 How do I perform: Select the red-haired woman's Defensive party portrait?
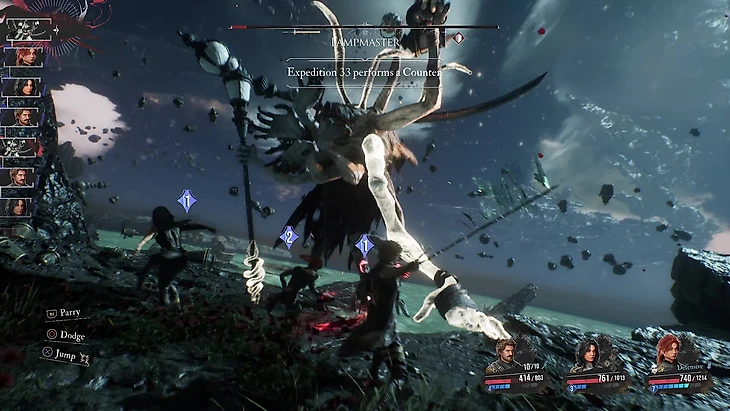pyautogui.click(x=666, y=354)
